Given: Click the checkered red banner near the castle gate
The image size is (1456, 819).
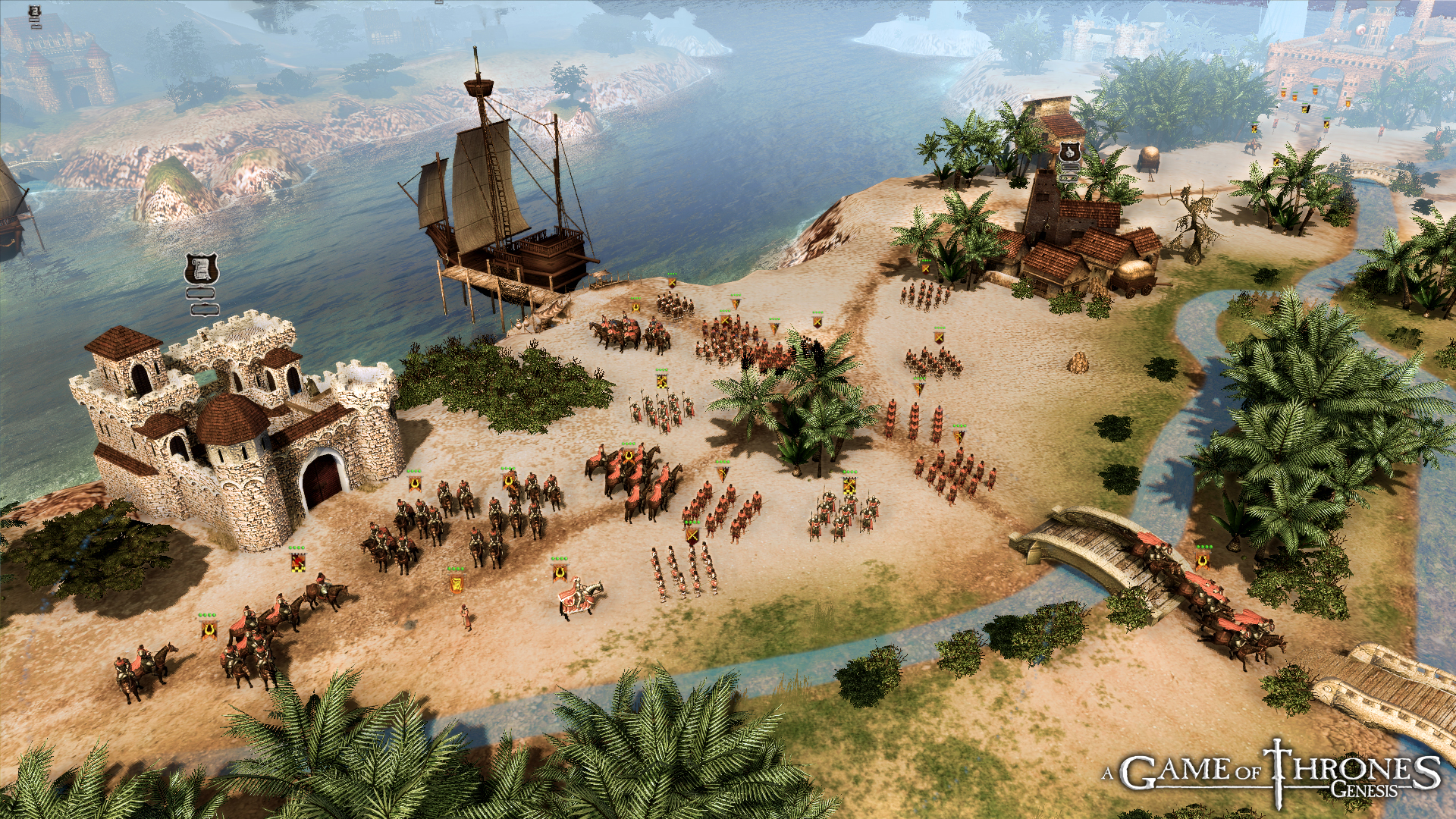Looking at the screenshot, I should (297, 563).
